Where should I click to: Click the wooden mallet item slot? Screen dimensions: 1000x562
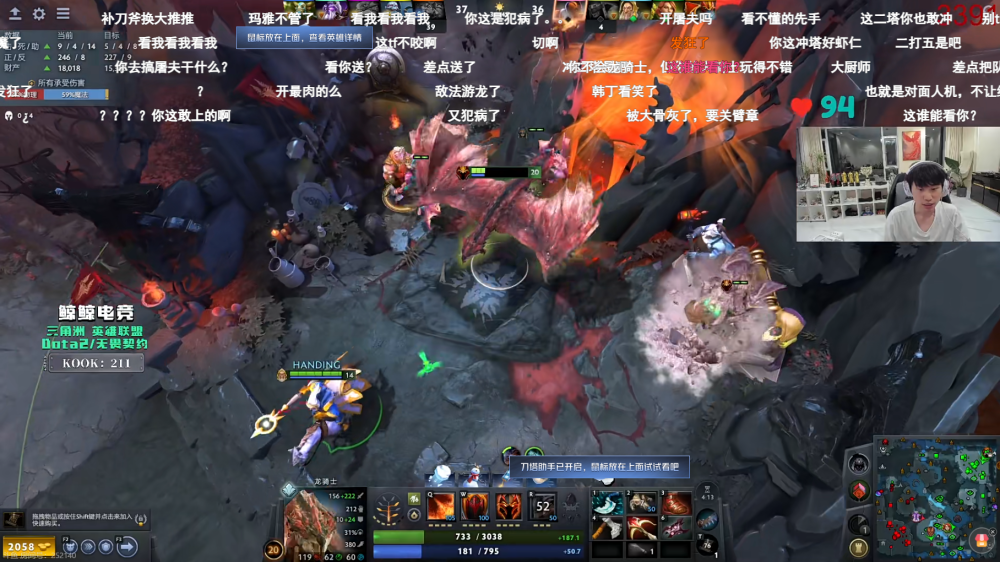click(x=606, y=527)
